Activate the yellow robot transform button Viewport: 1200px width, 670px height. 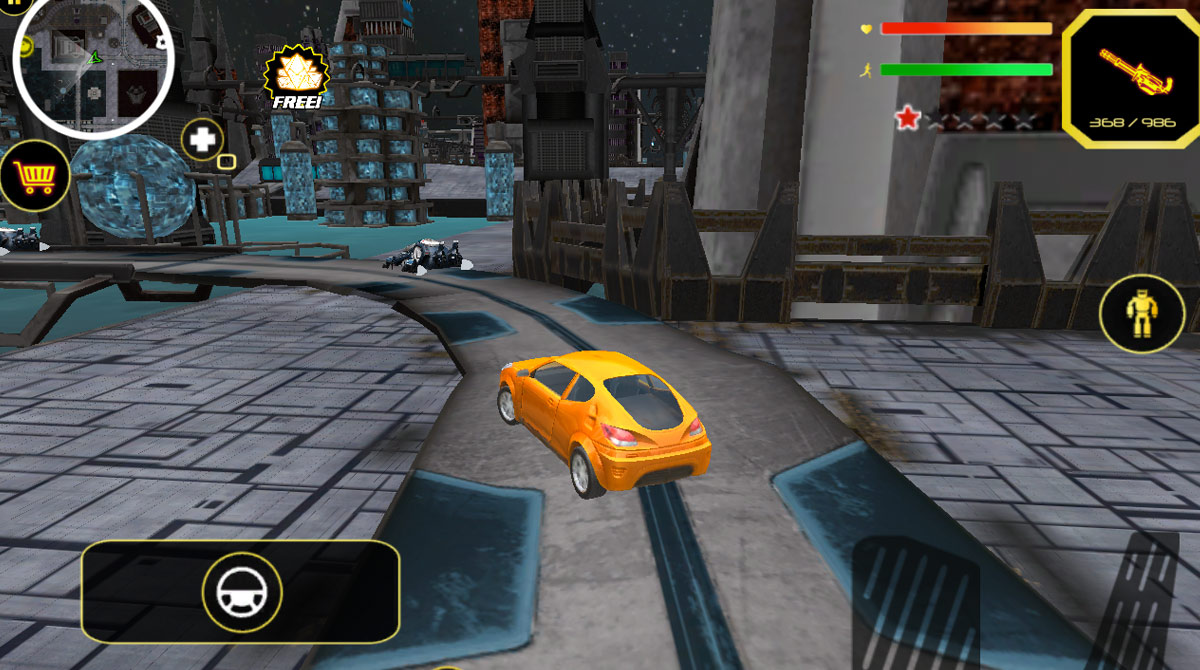click(1141, 313)
